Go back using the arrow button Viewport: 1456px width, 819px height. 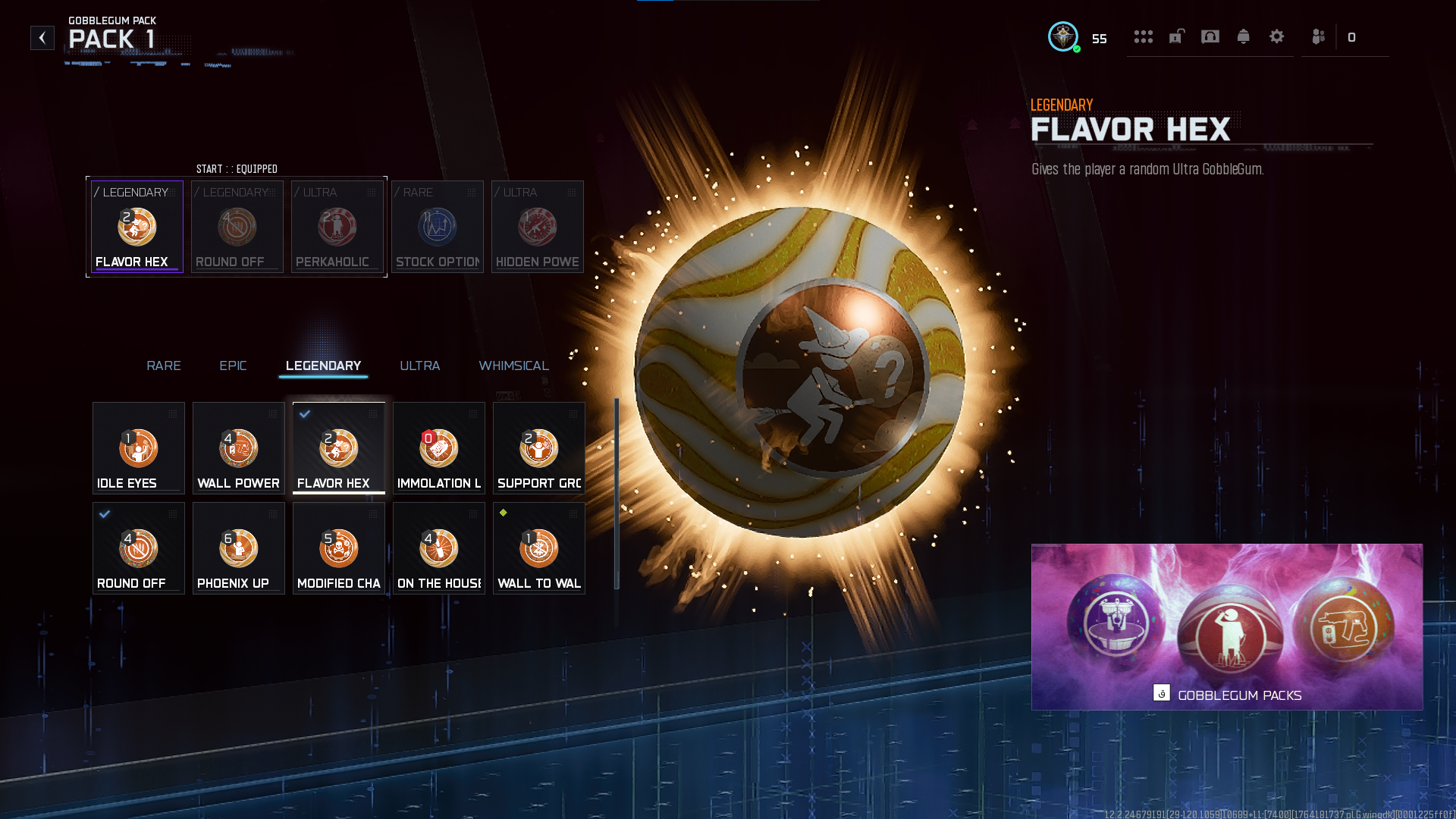[x=42, y=38]
